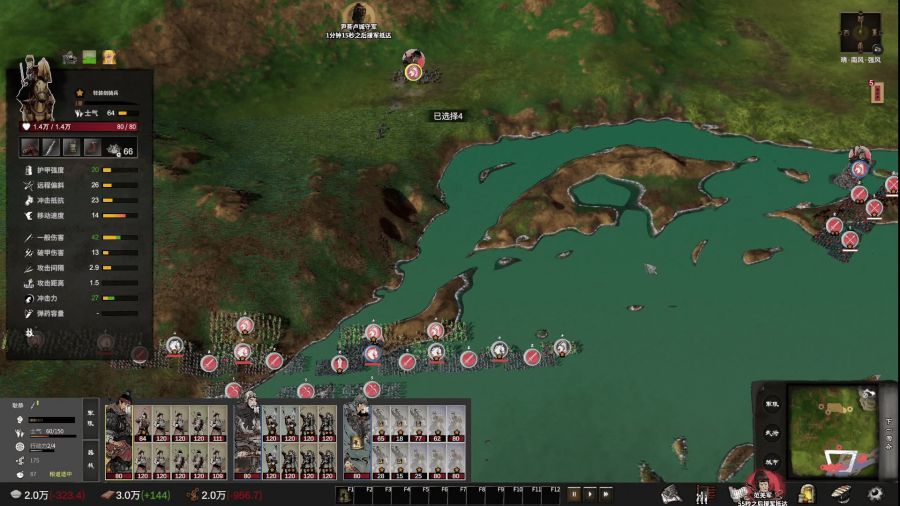Pause the battle
The height and width of the screenshot is (506, 900).
574,493
